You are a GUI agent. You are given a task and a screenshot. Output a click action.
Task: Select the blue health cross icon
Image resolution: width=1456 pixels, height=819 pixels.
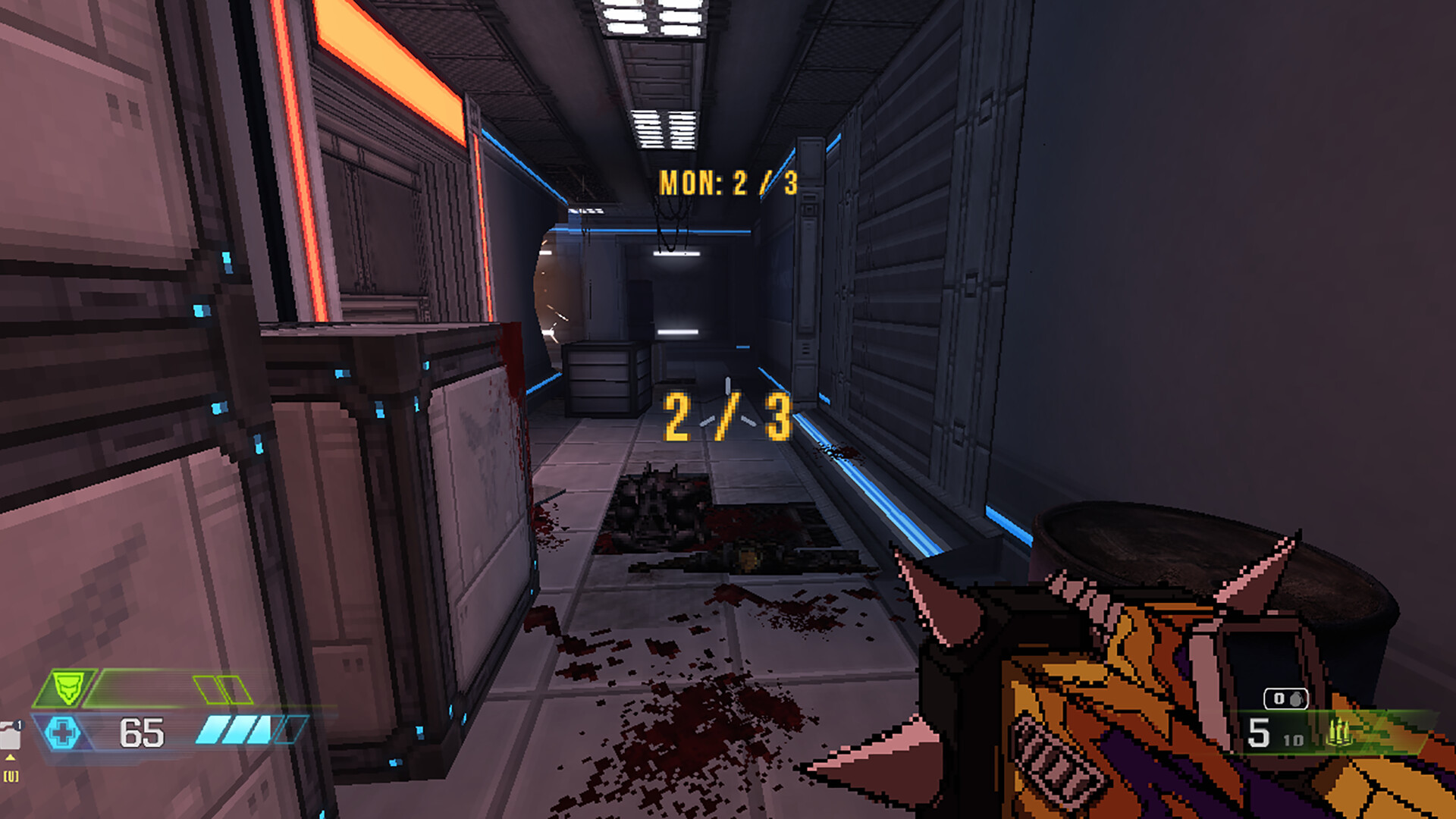click(x=63, y=733)
